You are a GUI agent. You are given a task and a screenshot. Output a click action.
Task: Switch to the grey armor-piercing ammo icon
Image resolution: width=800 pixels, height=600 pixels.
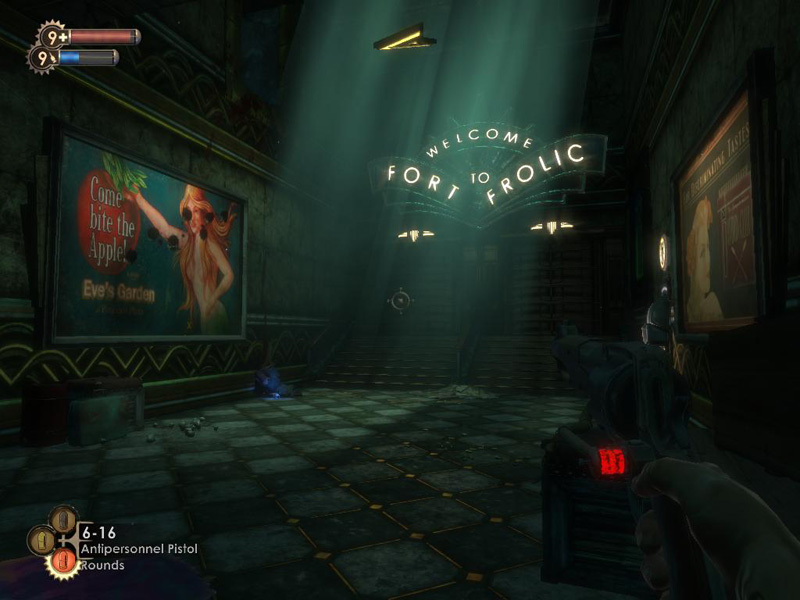pyautogui.click(x=63, y=520)
